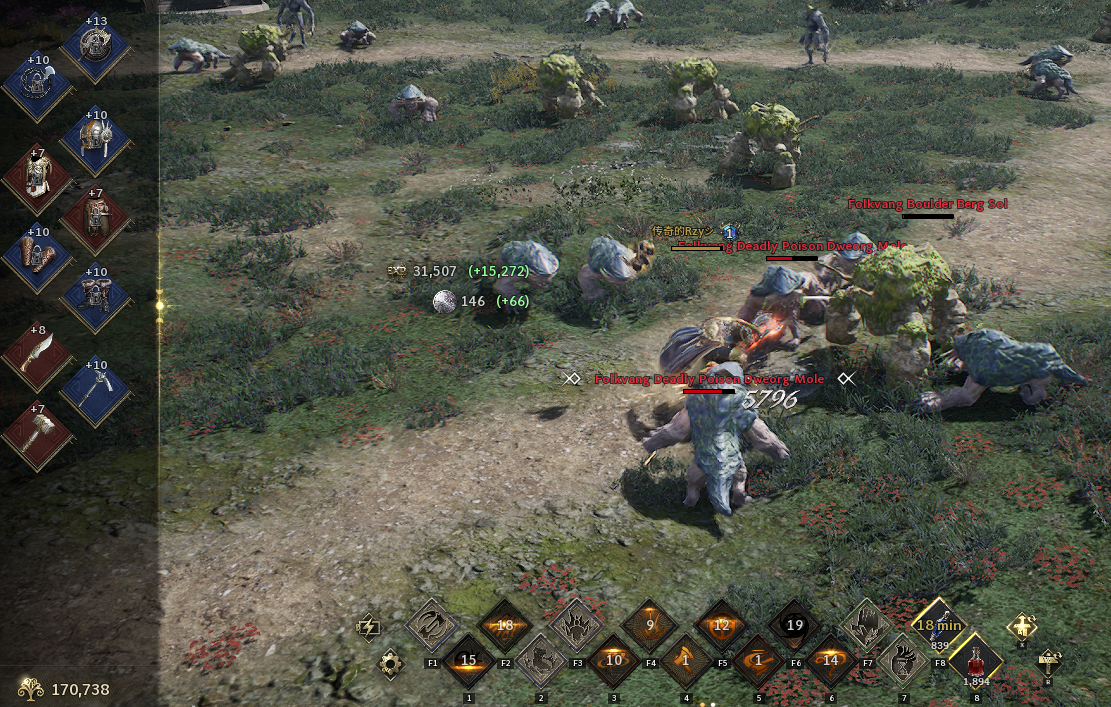Activate the F7 hand skill icon
This screenshot has height=707, width=1111.
tap(866, 625)
